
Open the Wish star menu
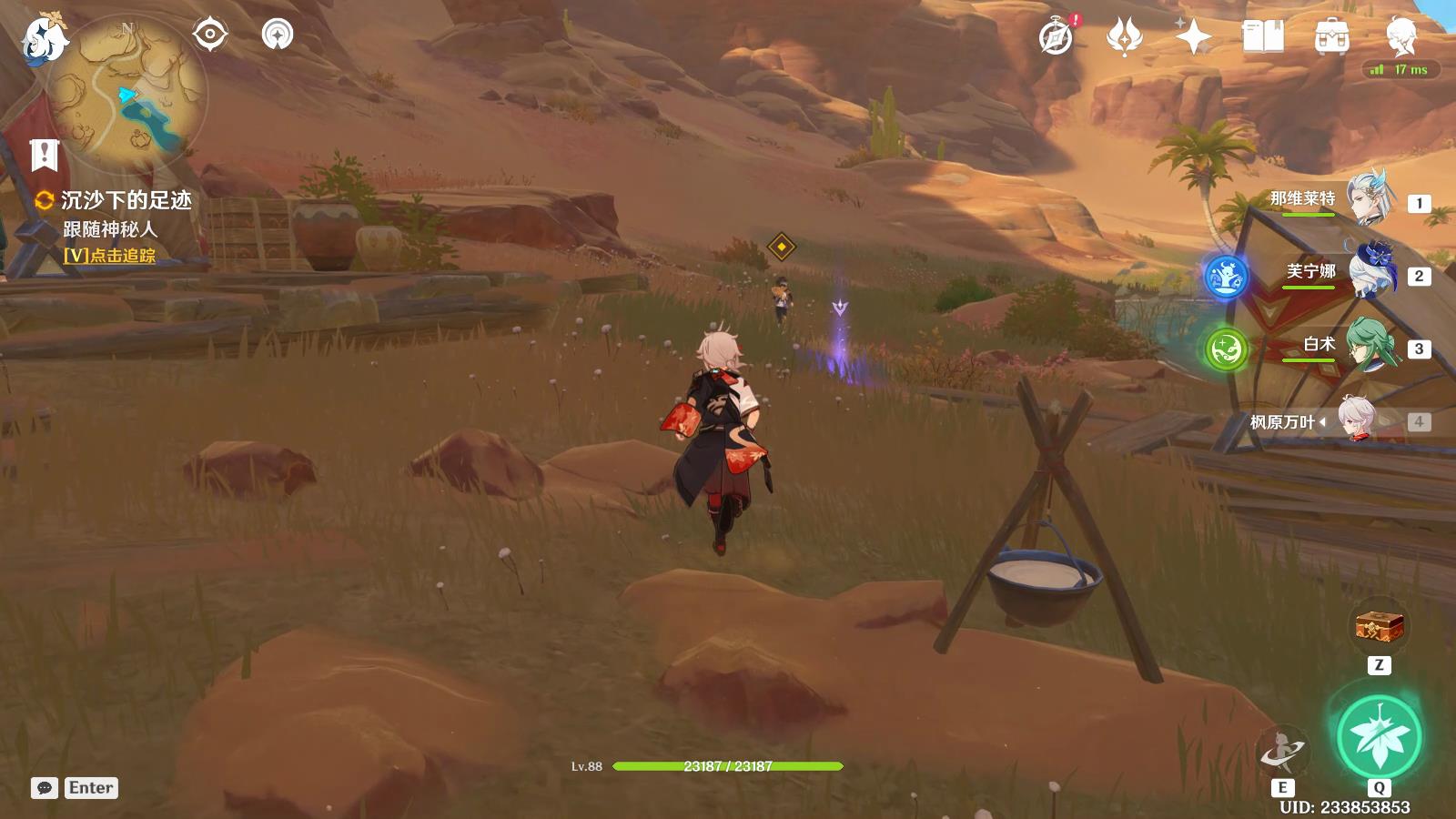pyautogui.click(x=1193, y=37)
